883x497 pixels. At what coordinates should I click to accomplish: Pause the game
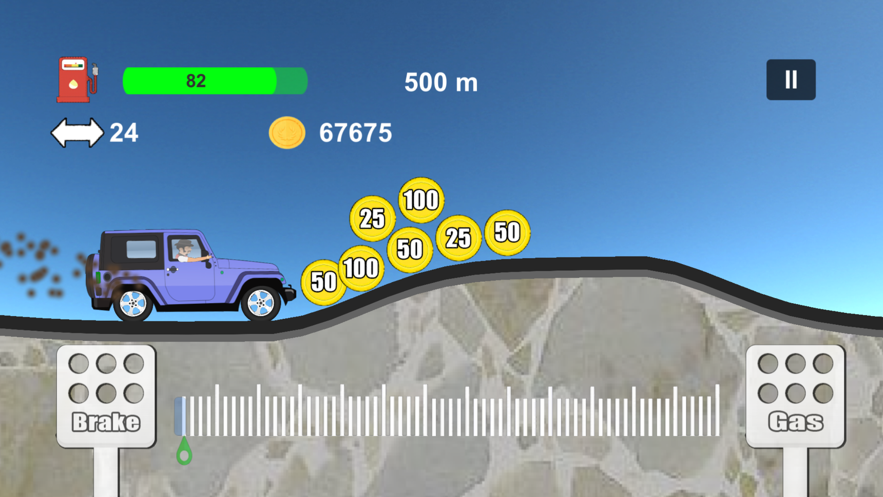(791, 80)
